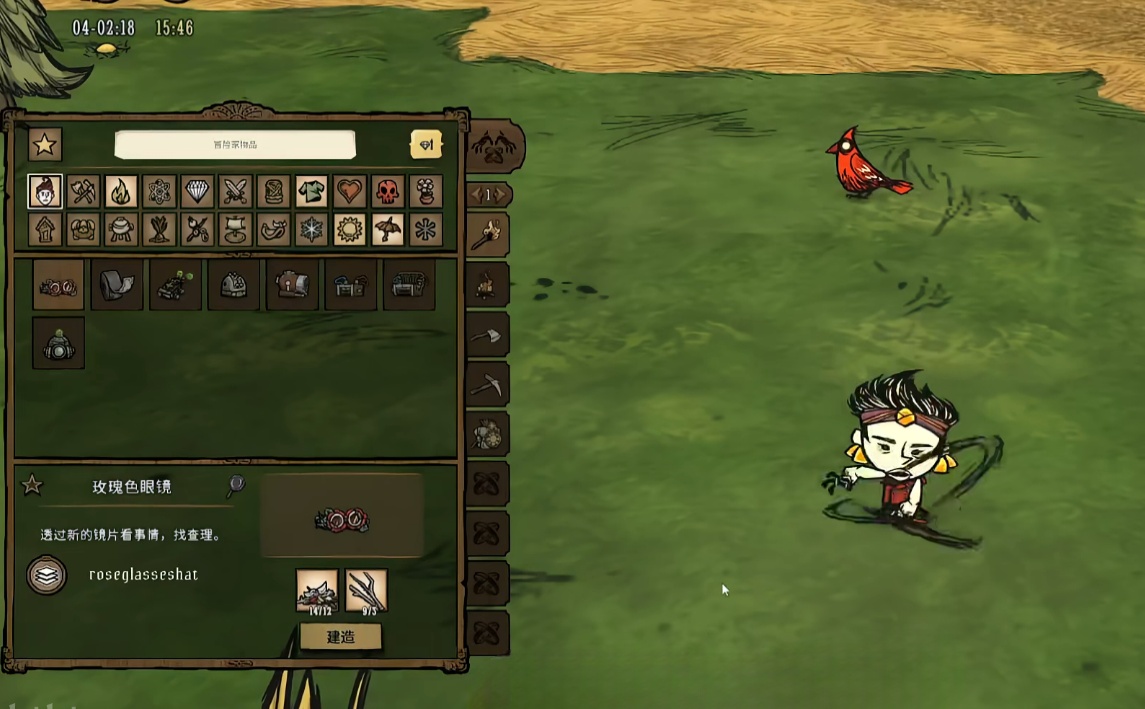Open the favorites star filter
The image size is (1145, 709).
click(44, 144)
